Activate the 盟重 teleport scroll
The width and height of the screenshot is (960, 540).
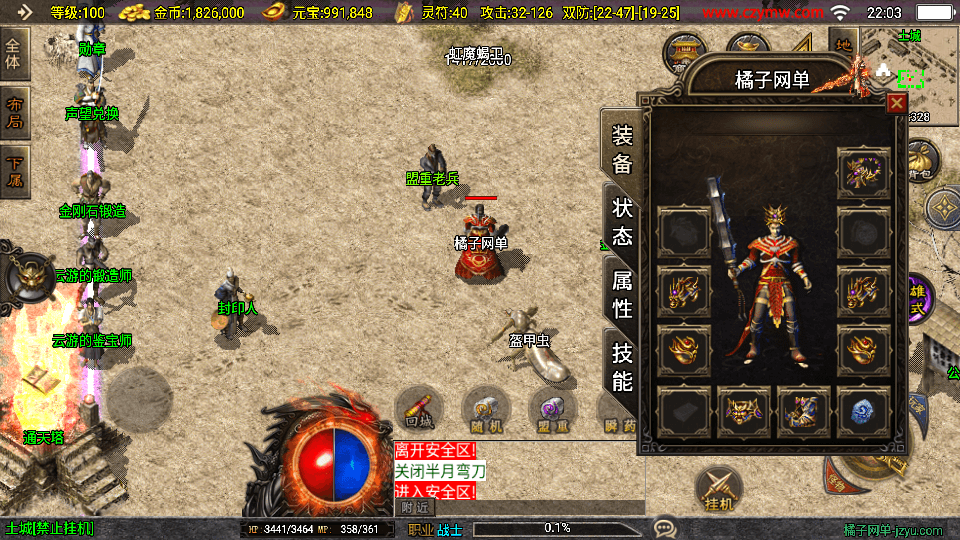(x=552, y=410)
